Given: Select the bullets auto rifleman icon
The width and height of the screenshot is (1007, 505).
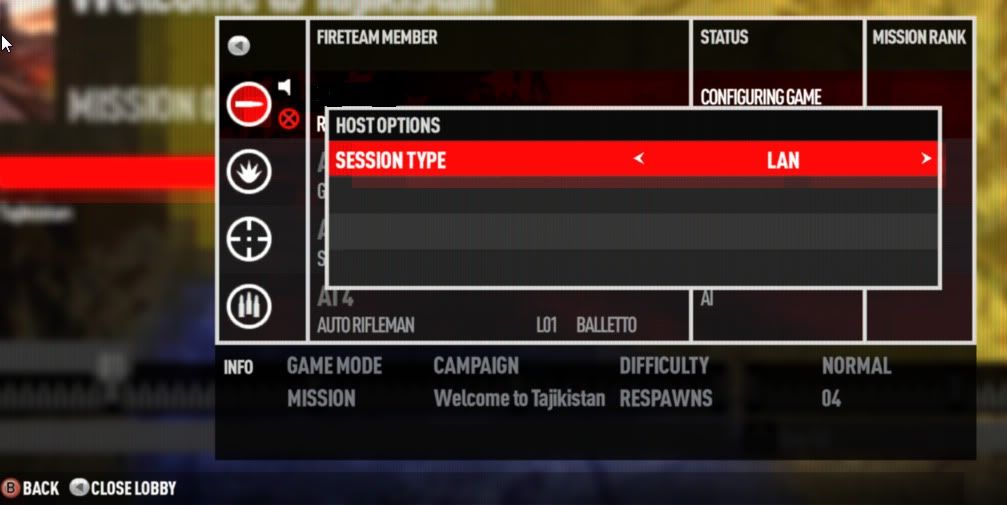Looking at the screenshot, I should pos(247,307).
